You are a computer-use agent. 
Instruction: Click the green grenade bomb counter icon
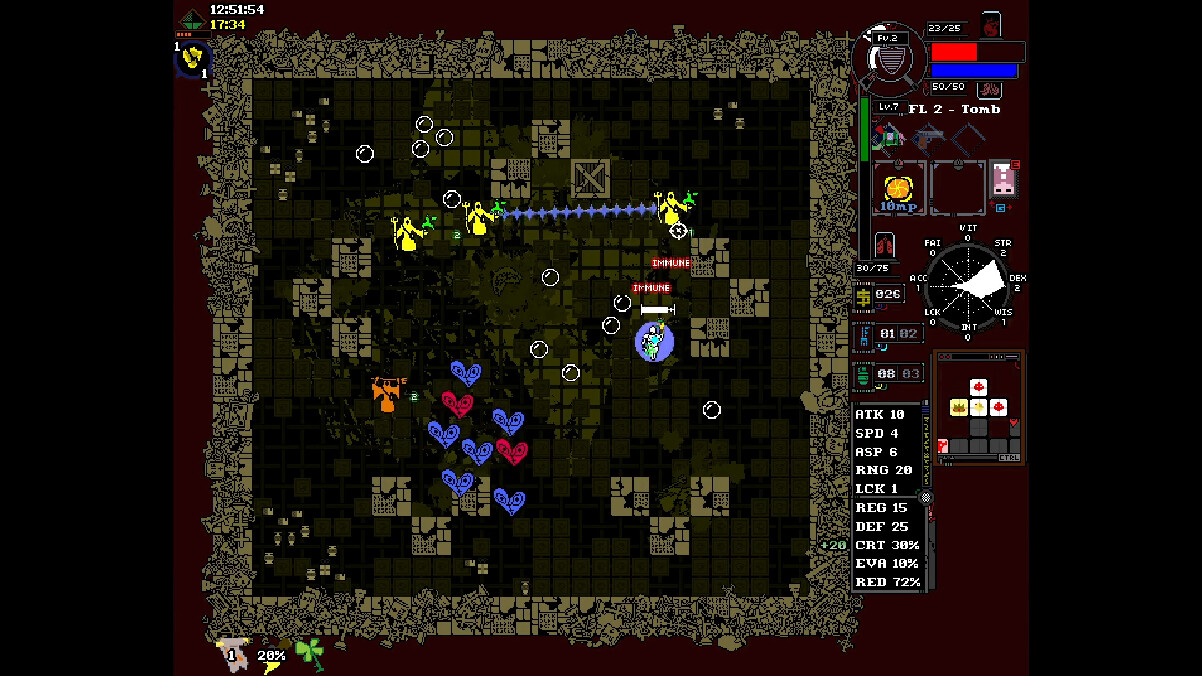coord(863,374)
